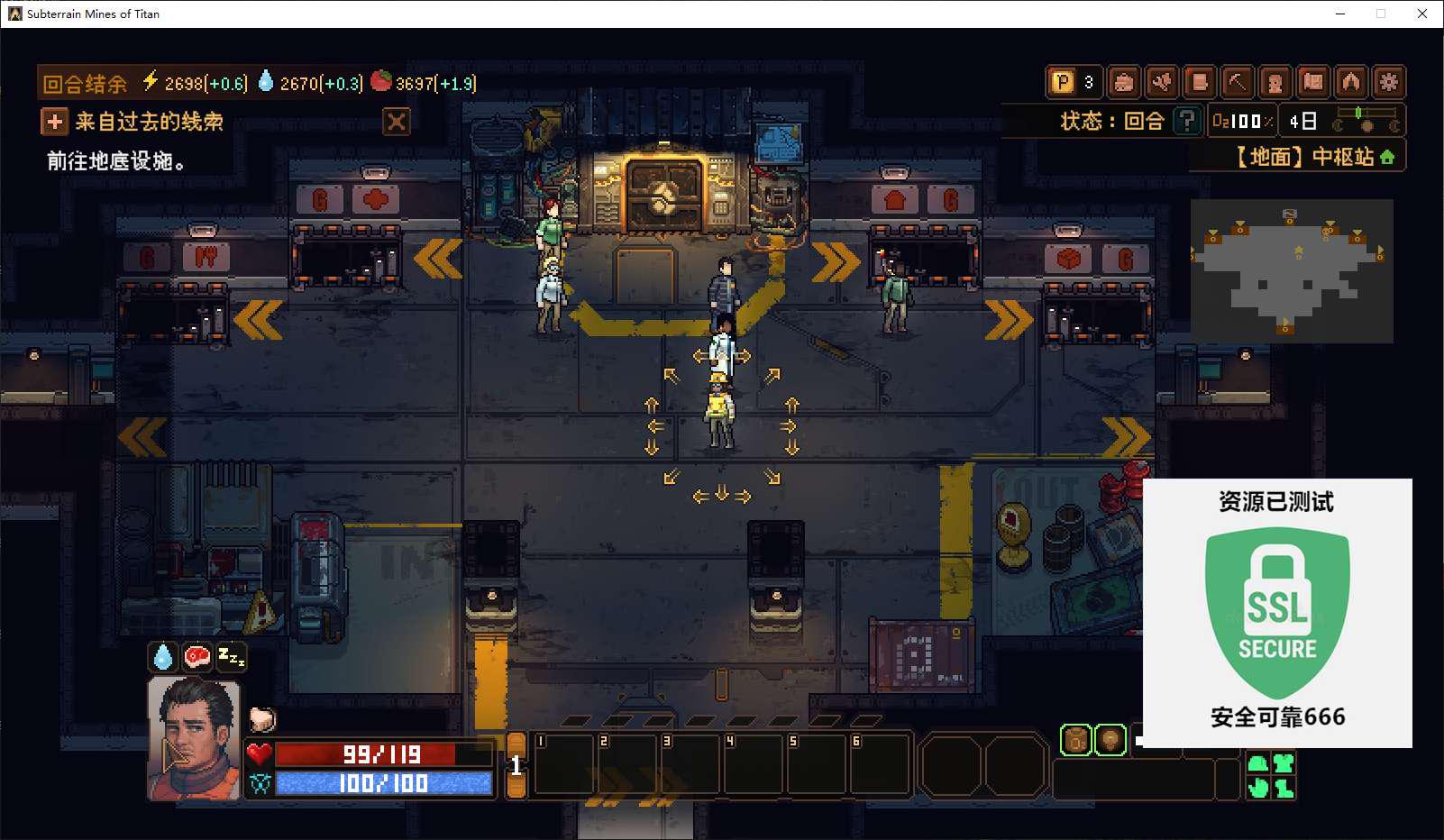Open the briefcase inventory menu
This screenshot has width=1444, height=840.
point(1123,83)
